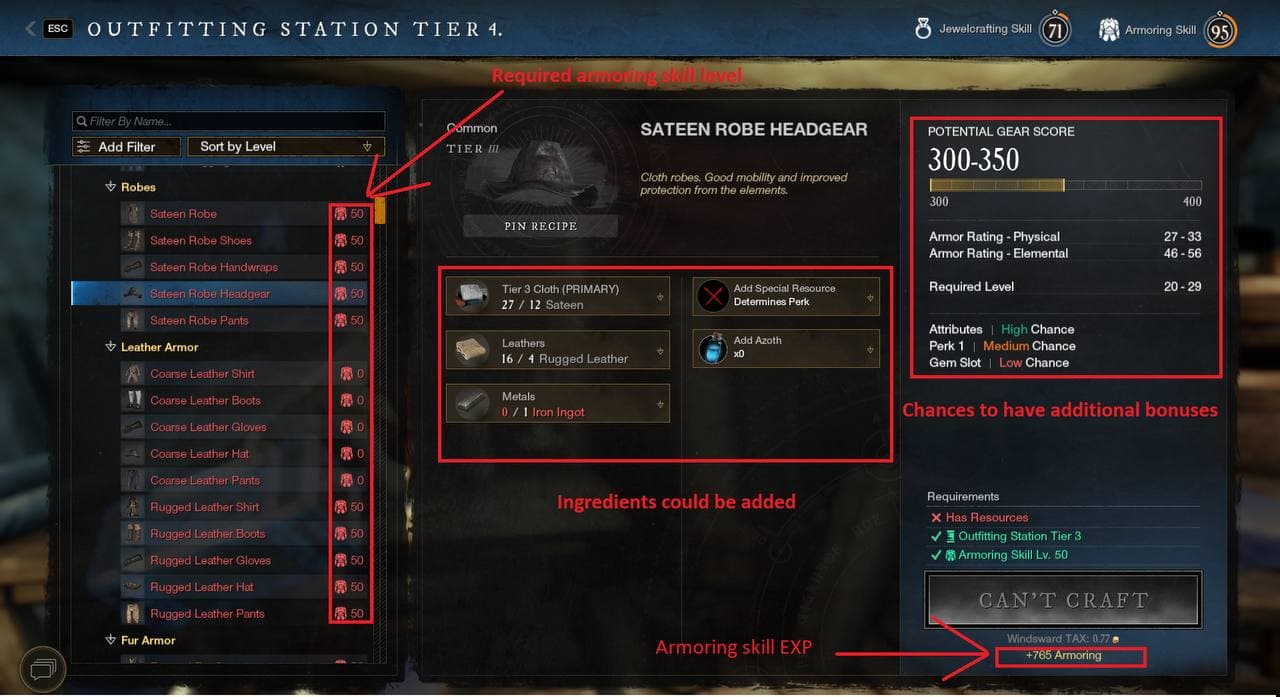Screen dimensions: 1280x697
Task: Pin the Sateen Robe Headgear recipe
Action: pos(540,226)
